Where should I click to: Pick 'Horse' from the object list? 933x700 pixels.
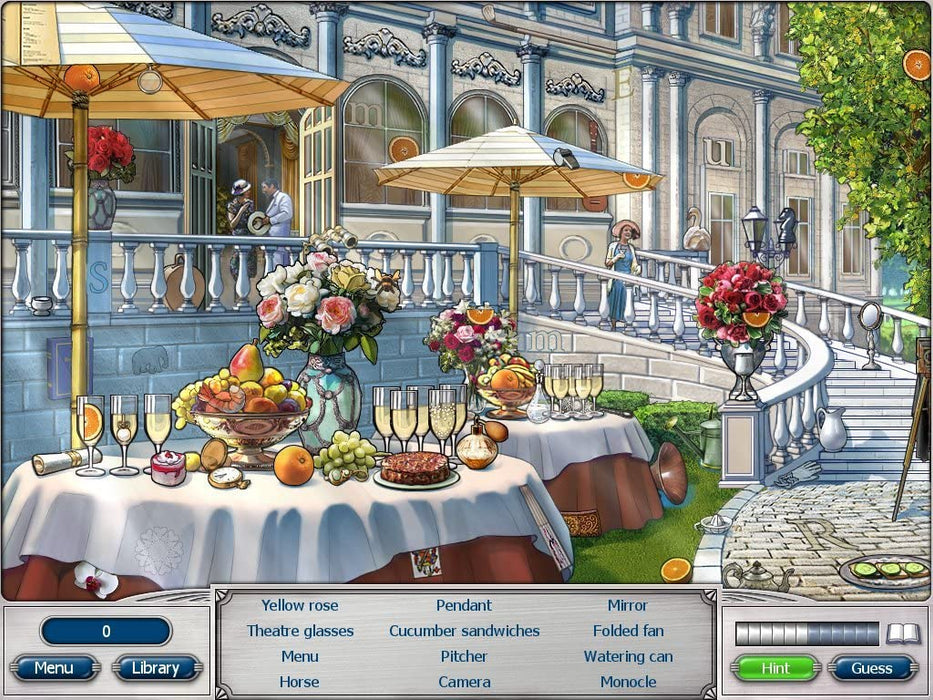[300, 682]
